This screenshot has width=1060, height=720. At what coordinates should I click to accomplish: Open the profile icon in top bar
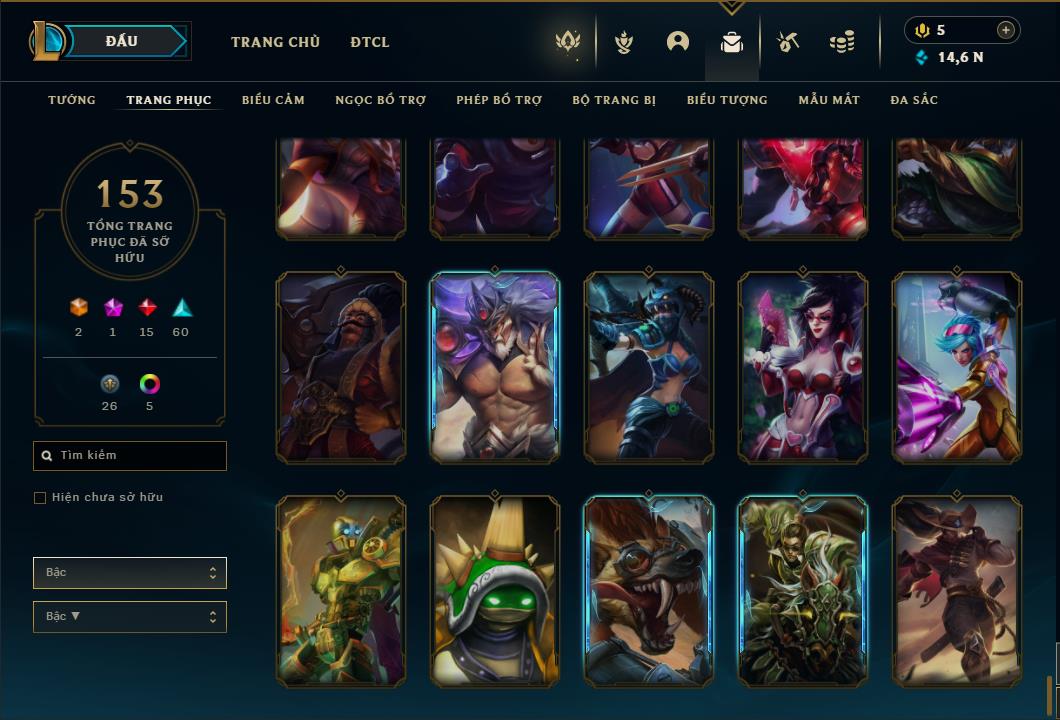click(678, 42)
